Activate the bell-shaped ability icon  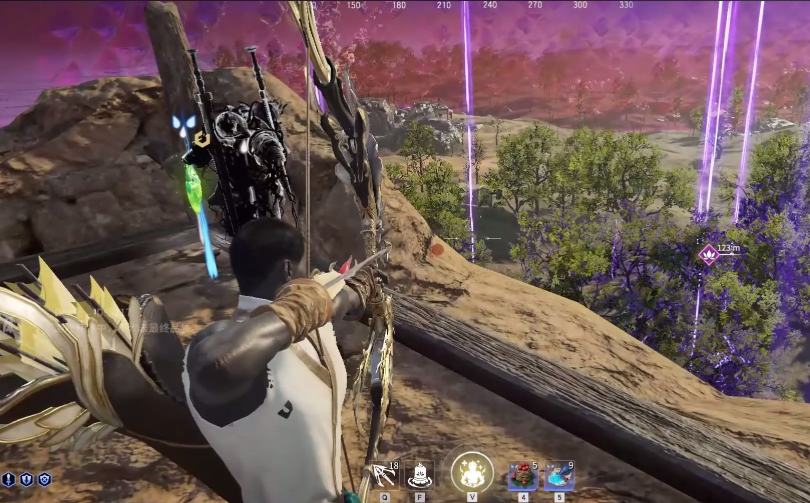(x=421, y=473)
